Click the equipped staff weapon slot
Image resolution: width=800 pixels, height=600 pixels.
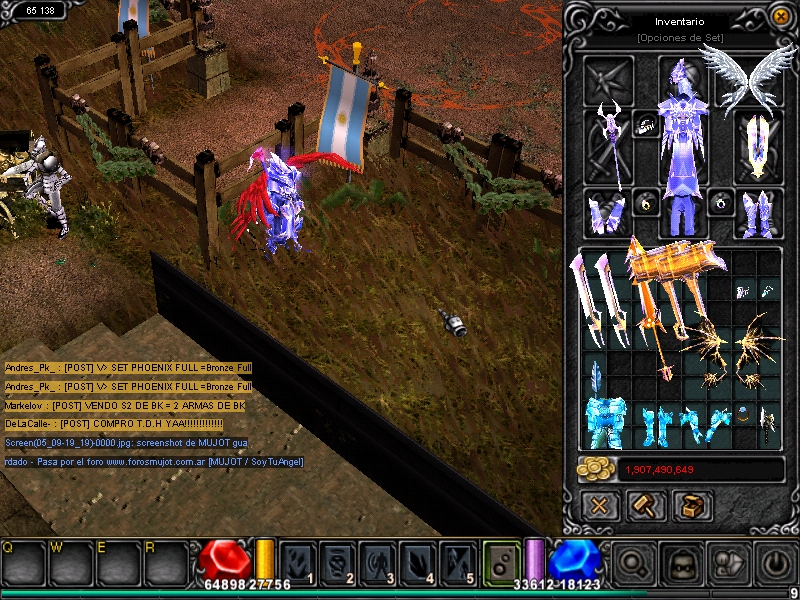point(608,145)
